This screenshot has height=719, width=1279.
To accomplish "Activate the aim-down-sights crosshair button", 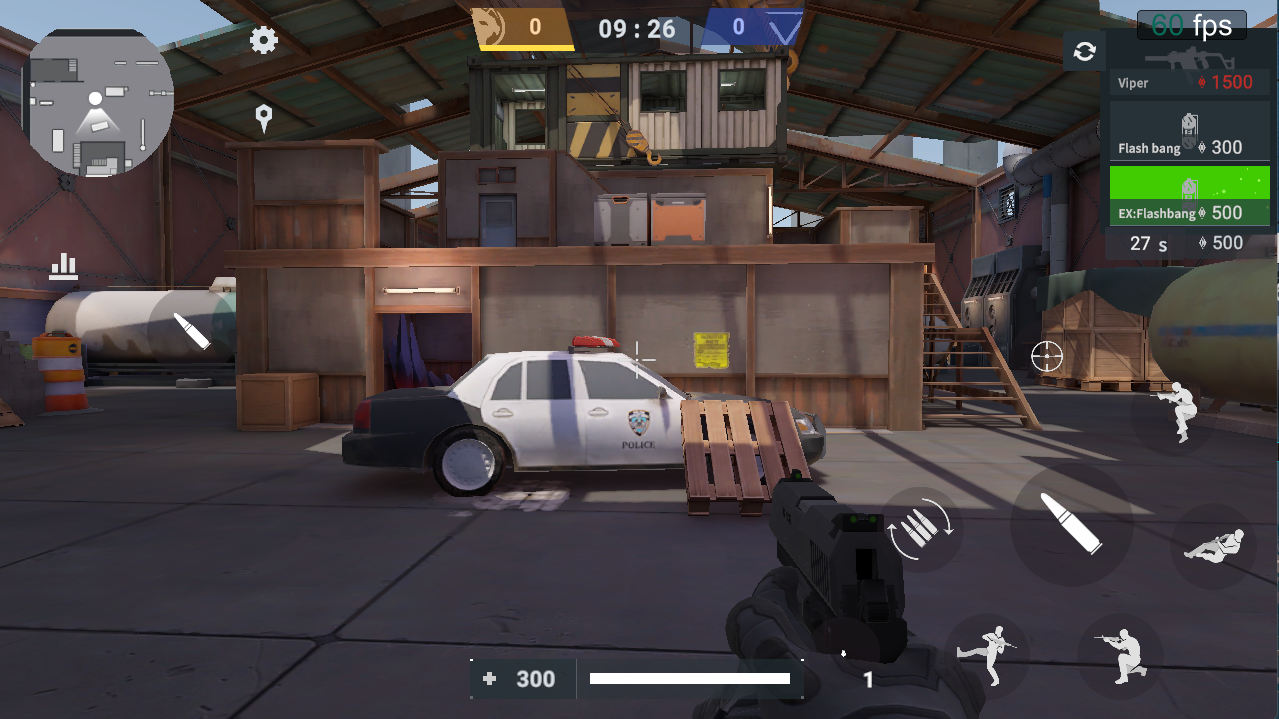I will pyautogui.click(x=1047, y=355).
